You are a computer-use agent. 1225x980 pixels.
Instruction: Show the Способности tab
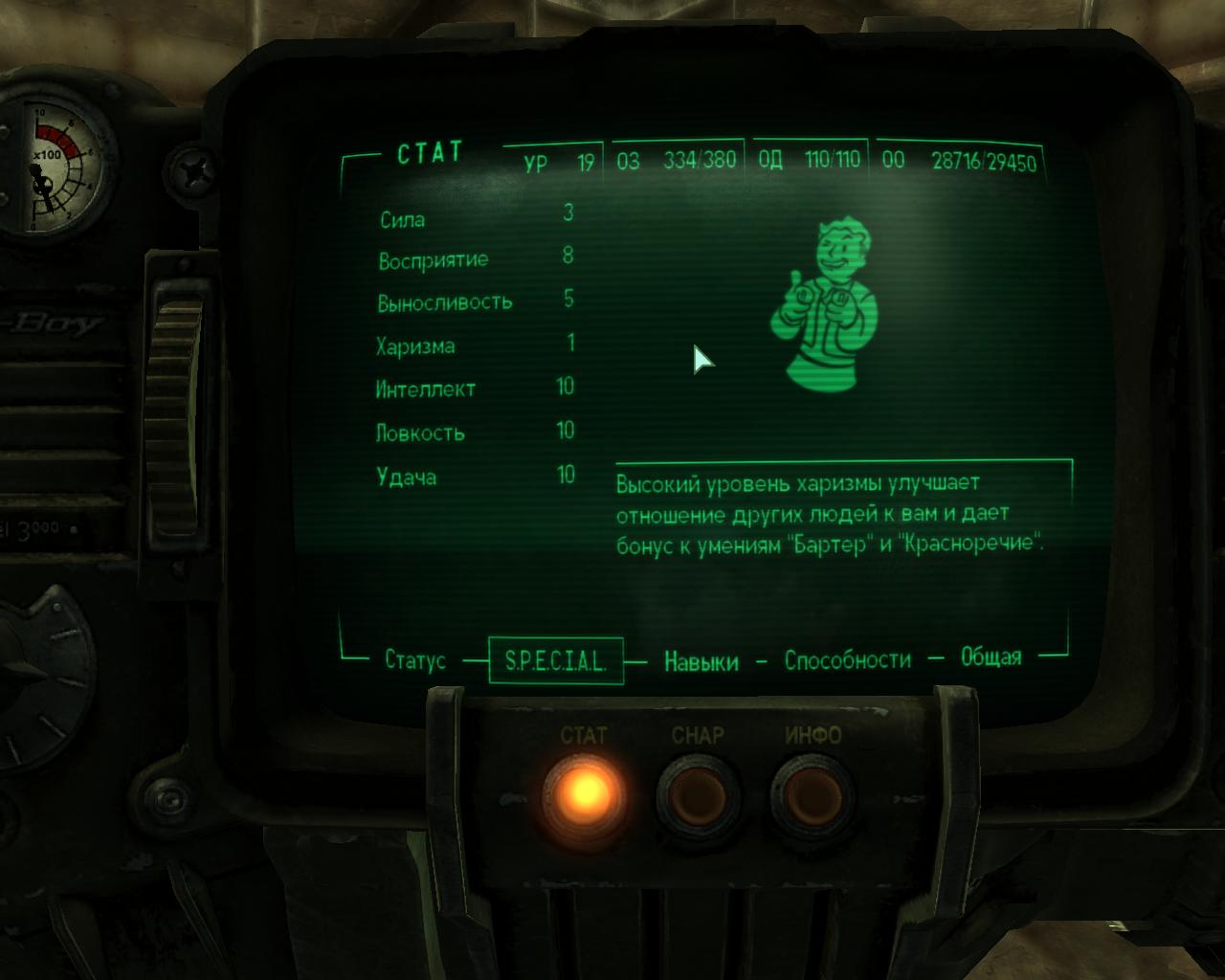848,659
